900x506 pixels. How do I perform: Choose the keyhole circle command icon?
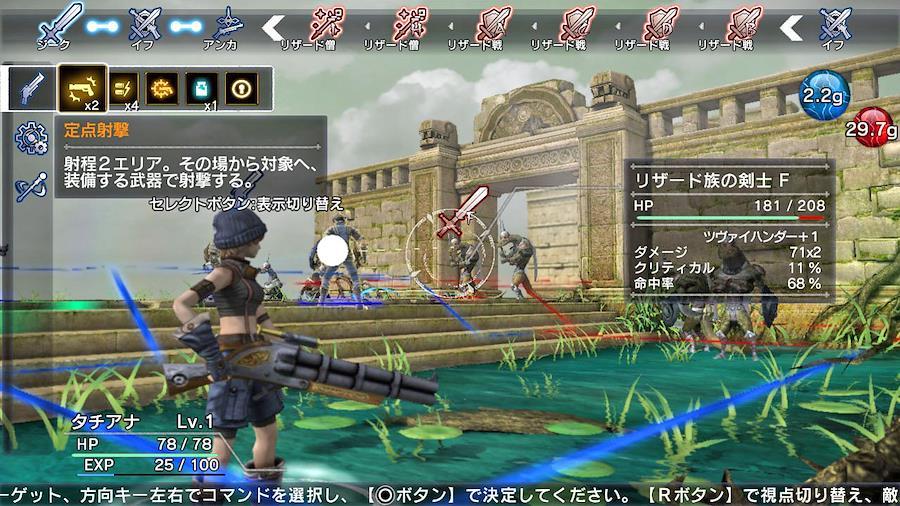tap(240, 88)
